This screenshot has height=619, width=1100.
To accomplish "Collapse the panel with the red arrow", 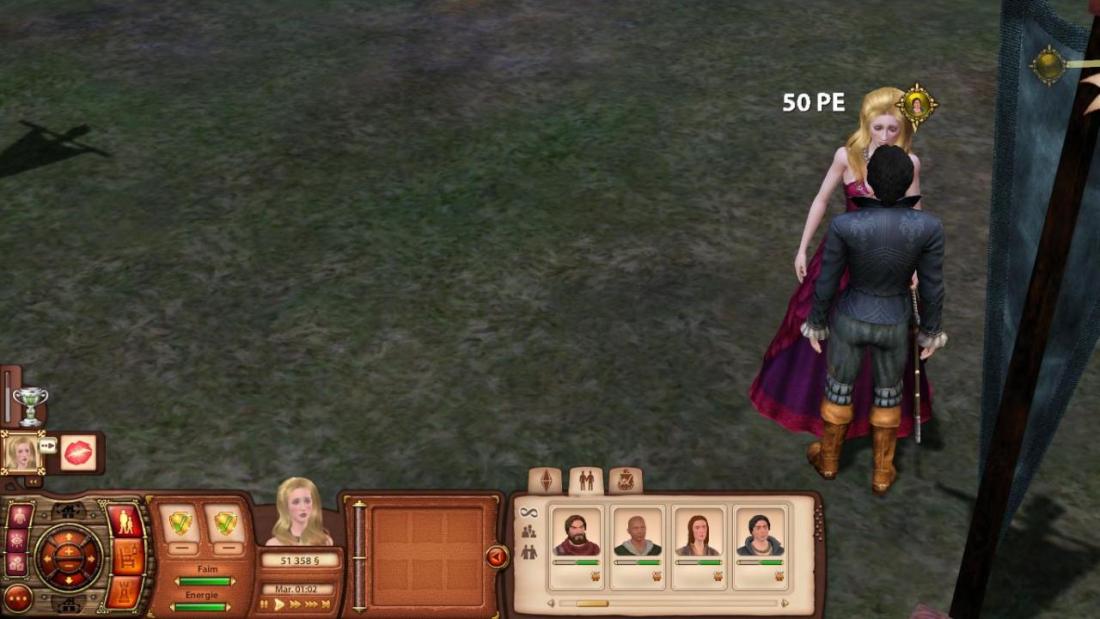I will click(496, 556).
